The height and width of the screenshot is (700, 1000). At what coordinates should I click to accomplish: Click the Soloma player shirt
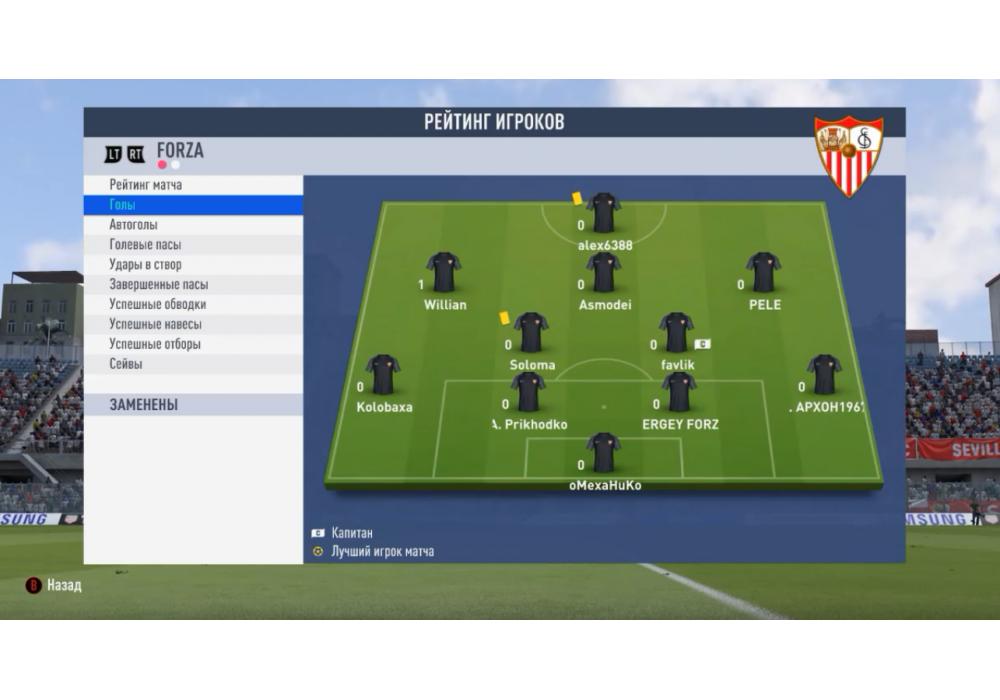pos(531,333)
